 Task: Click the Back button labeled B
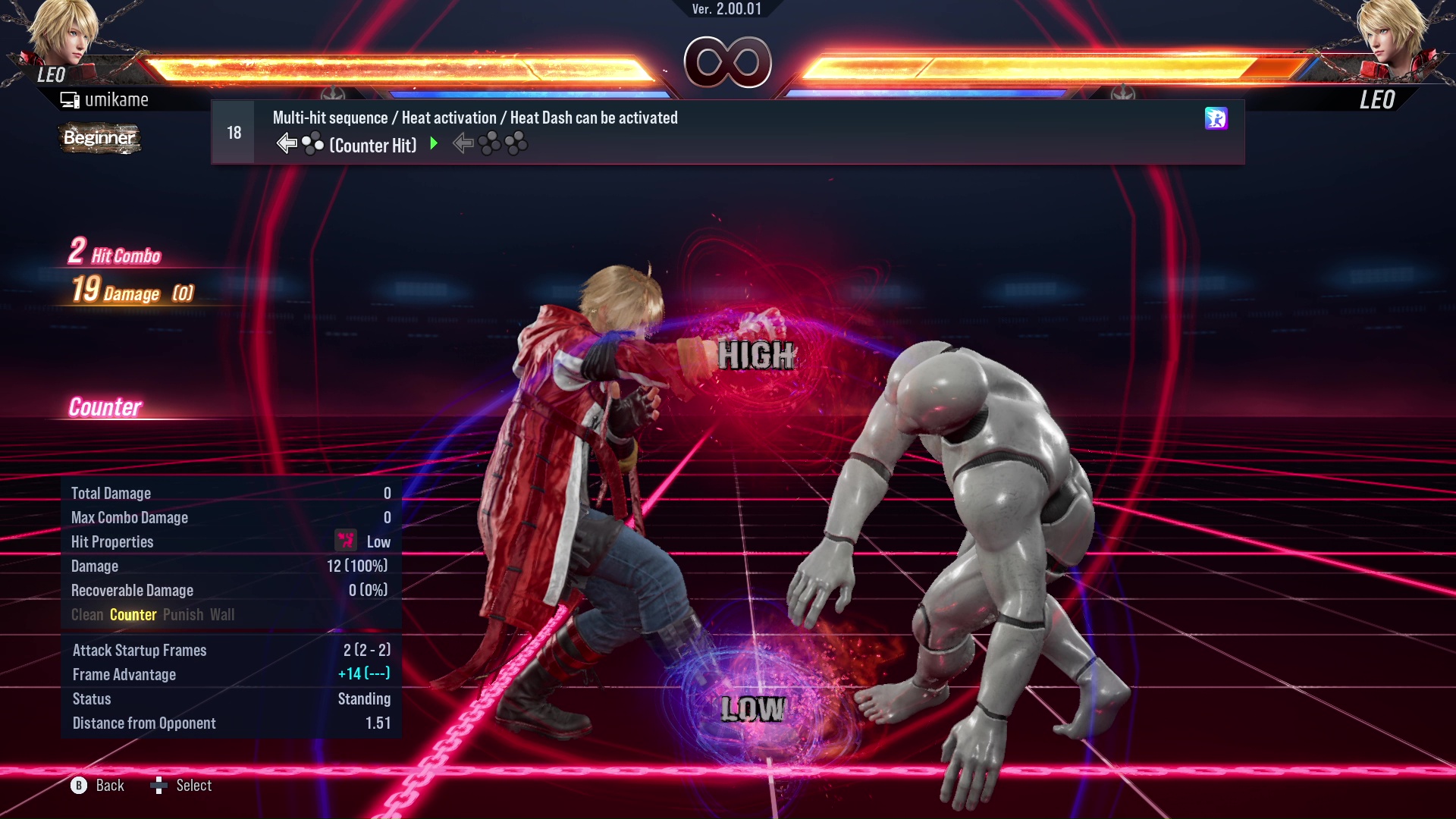click(x=78, y=786)
